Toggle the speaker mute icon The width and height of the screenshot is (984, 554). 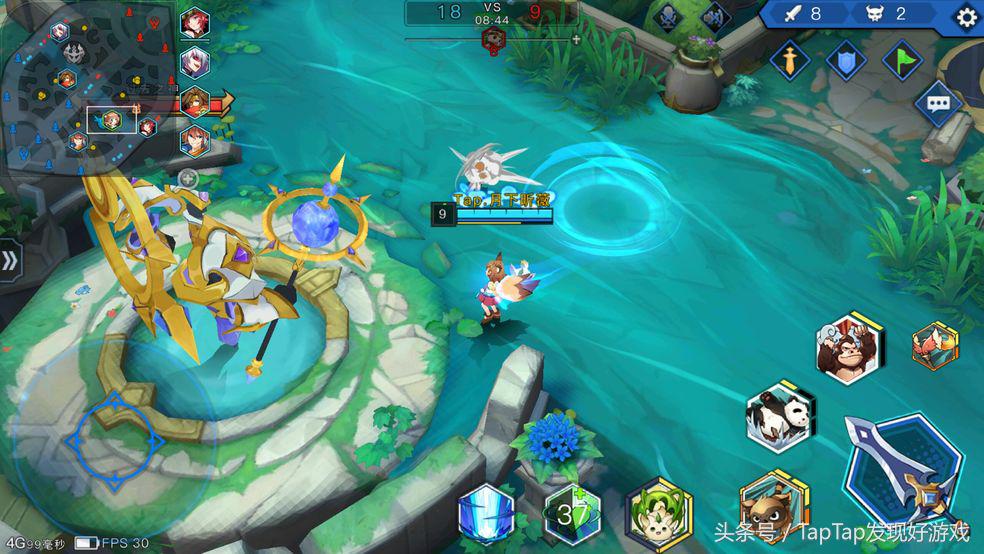[715, 17]
